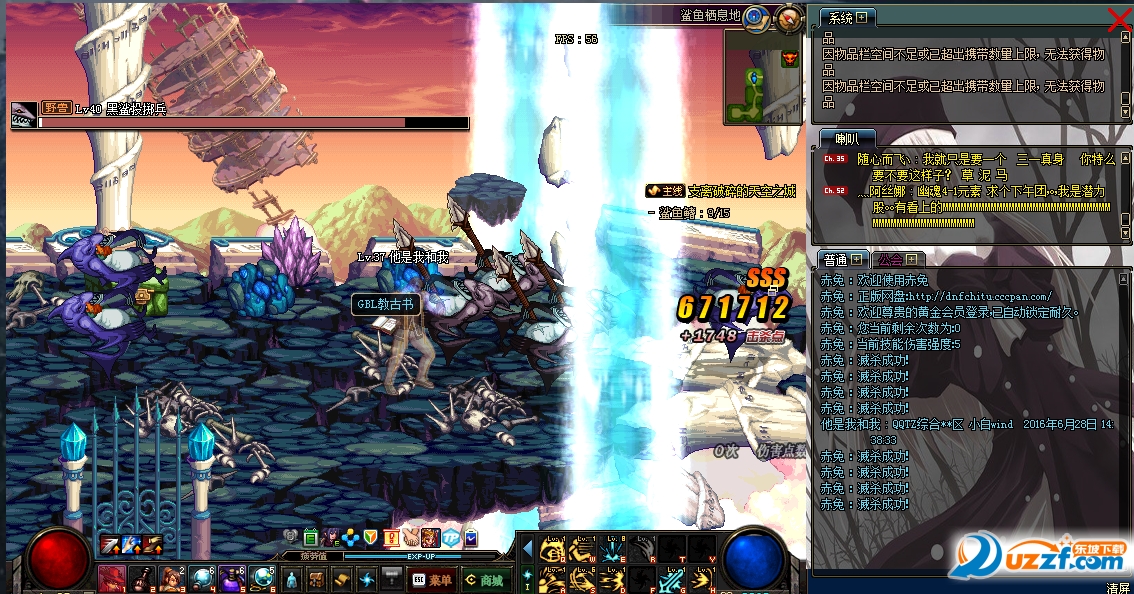Select the 系统 message tab
This screenshot has width=1134, height=594.
point(841,18)
